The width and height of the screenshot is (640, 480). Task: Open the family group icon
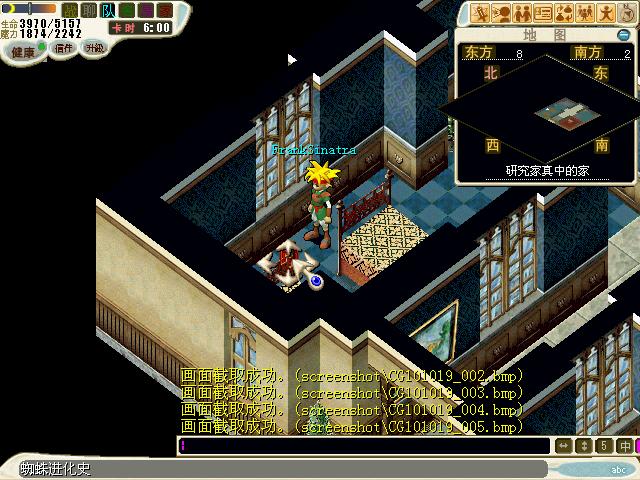[x=585, y=13]
